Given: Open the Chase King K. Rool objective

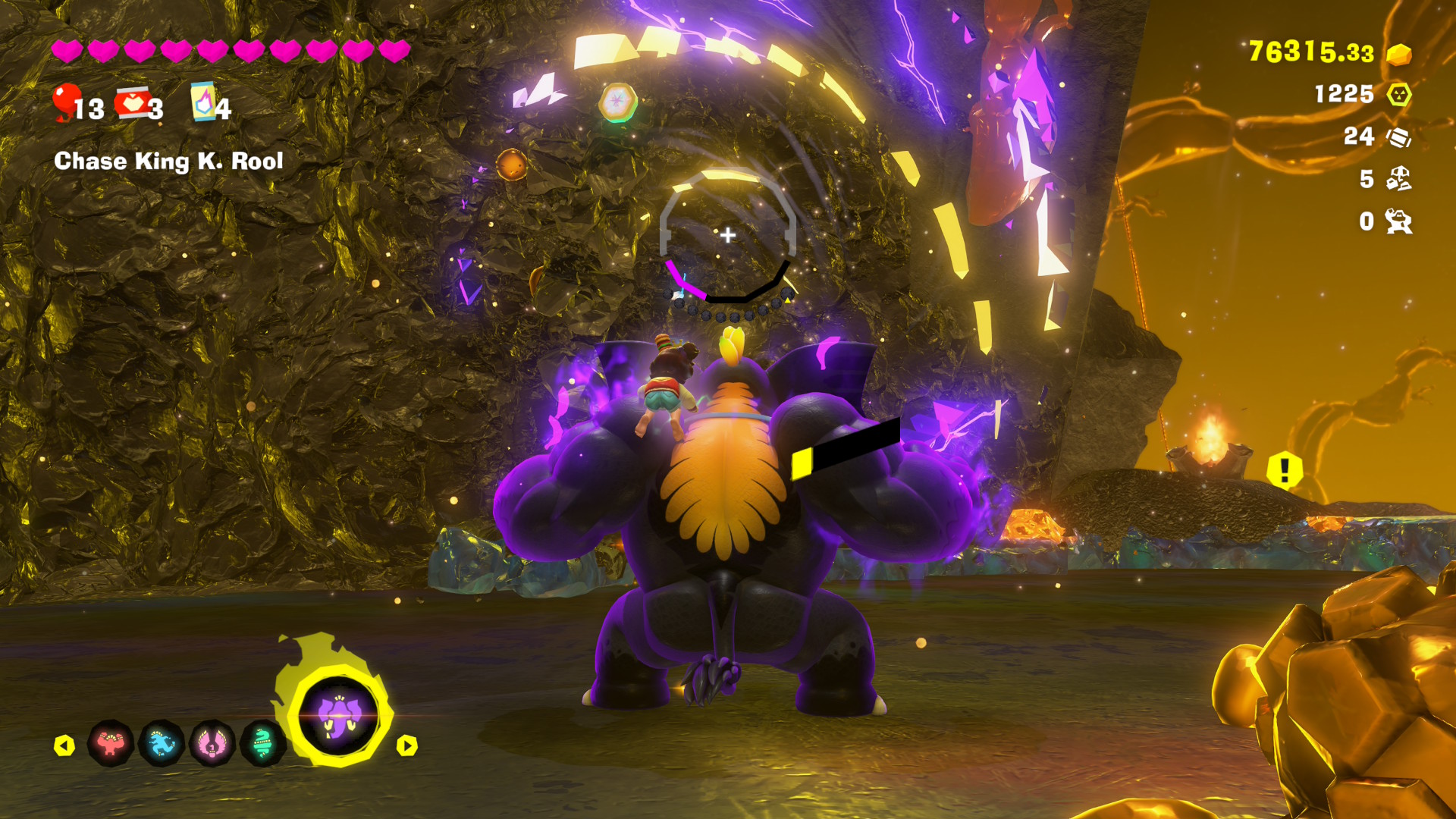Looking at the screenshot, I should (168, 161).
